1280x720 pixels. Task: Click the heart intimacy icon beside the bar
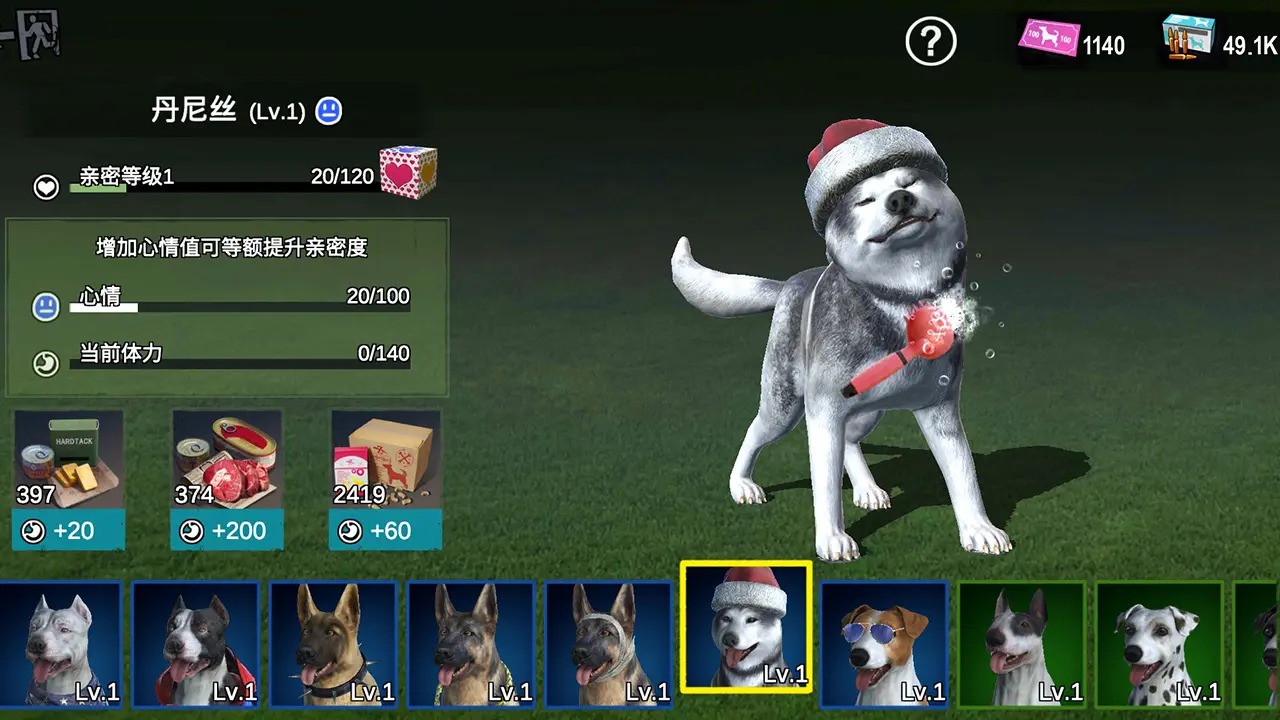(44, 186)
